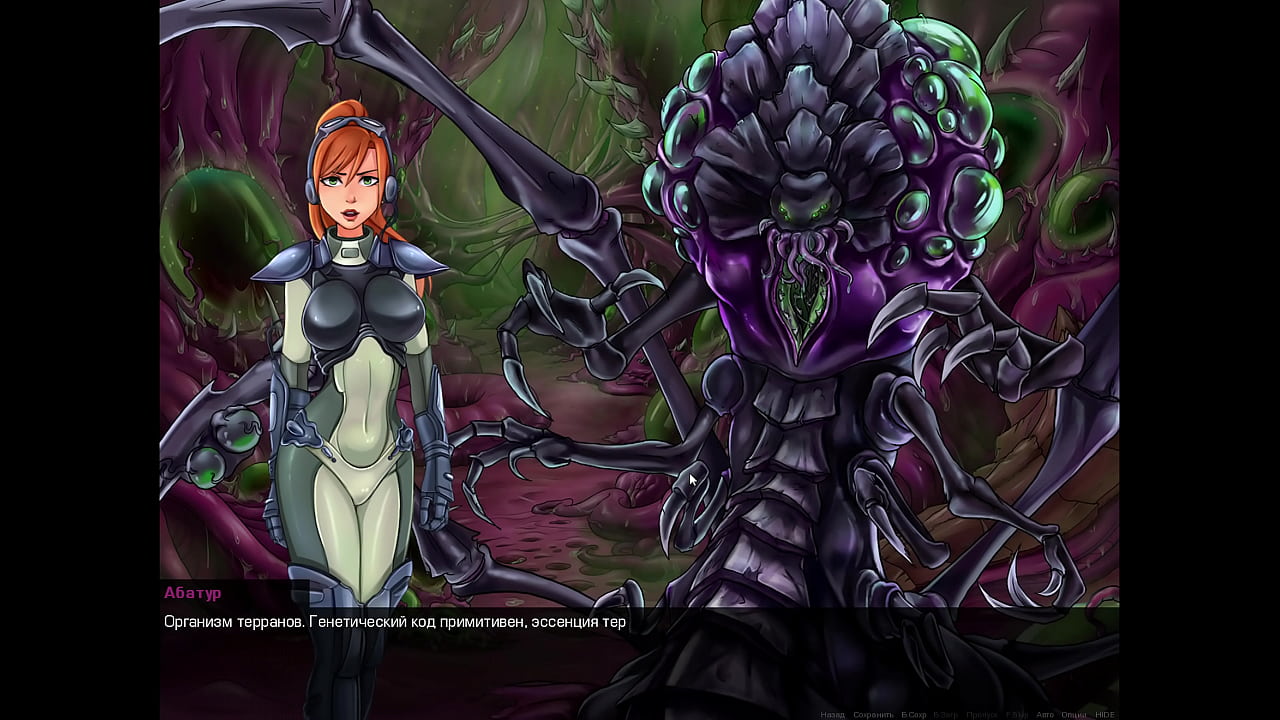Go back with the Назад button
1280x720 pixels.
coord(832,714)
